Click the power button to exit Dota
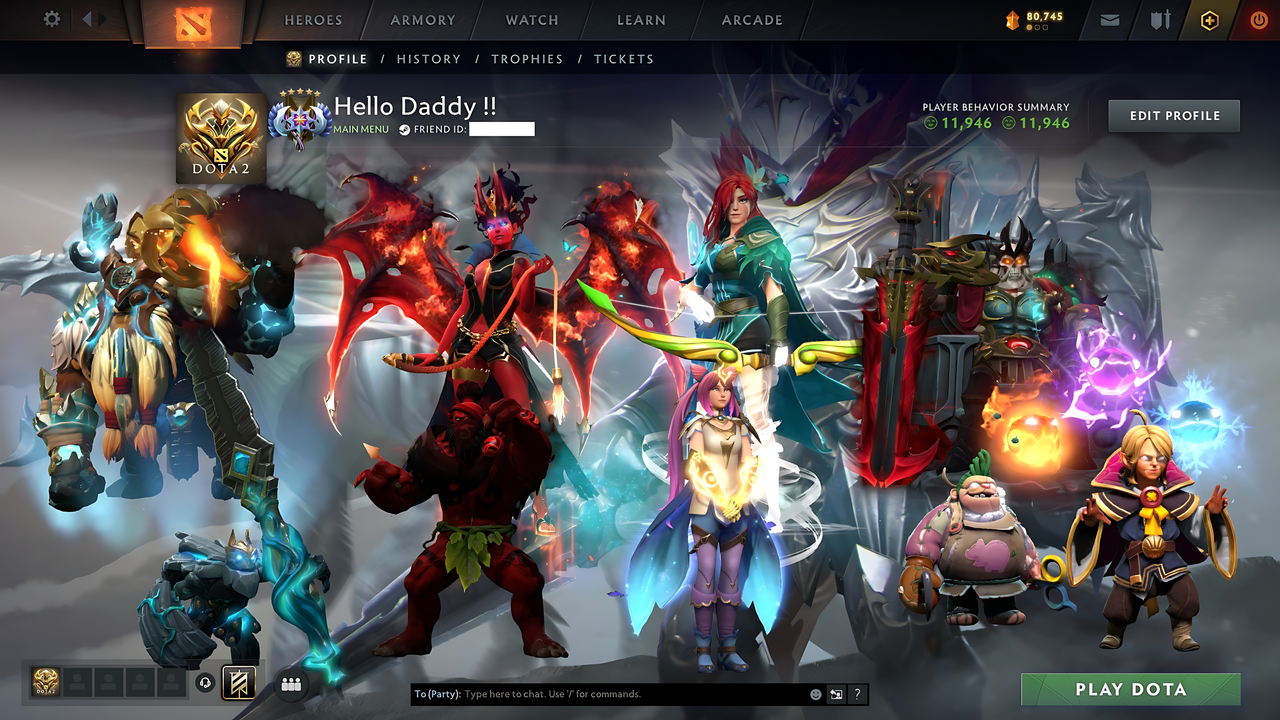The image size is (1280, 720). 1258,19
